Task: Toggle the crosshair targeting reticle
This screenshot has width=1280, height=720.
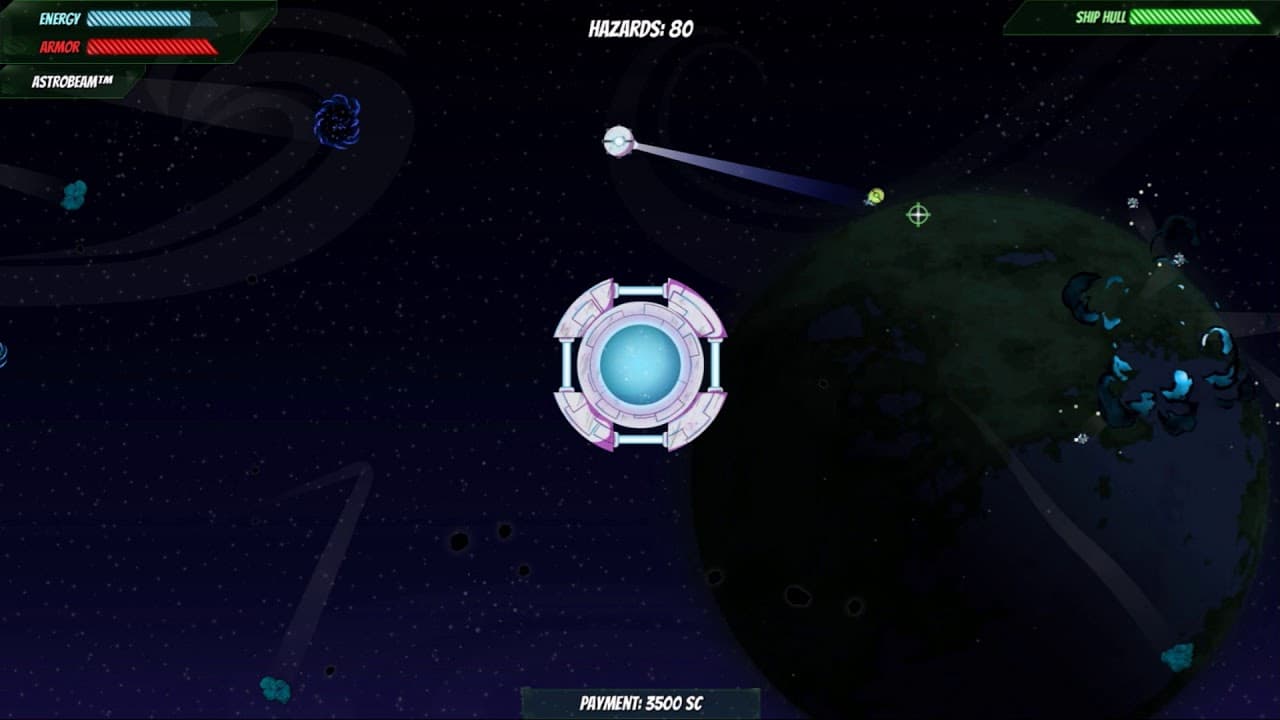Action: point(919,213)
